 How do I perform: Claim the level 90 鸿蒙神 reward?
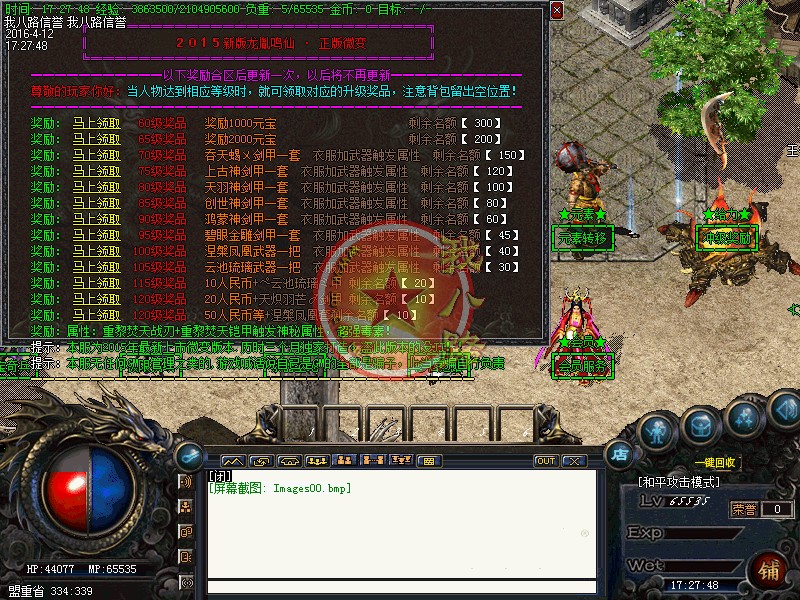(x=96, y=219)
